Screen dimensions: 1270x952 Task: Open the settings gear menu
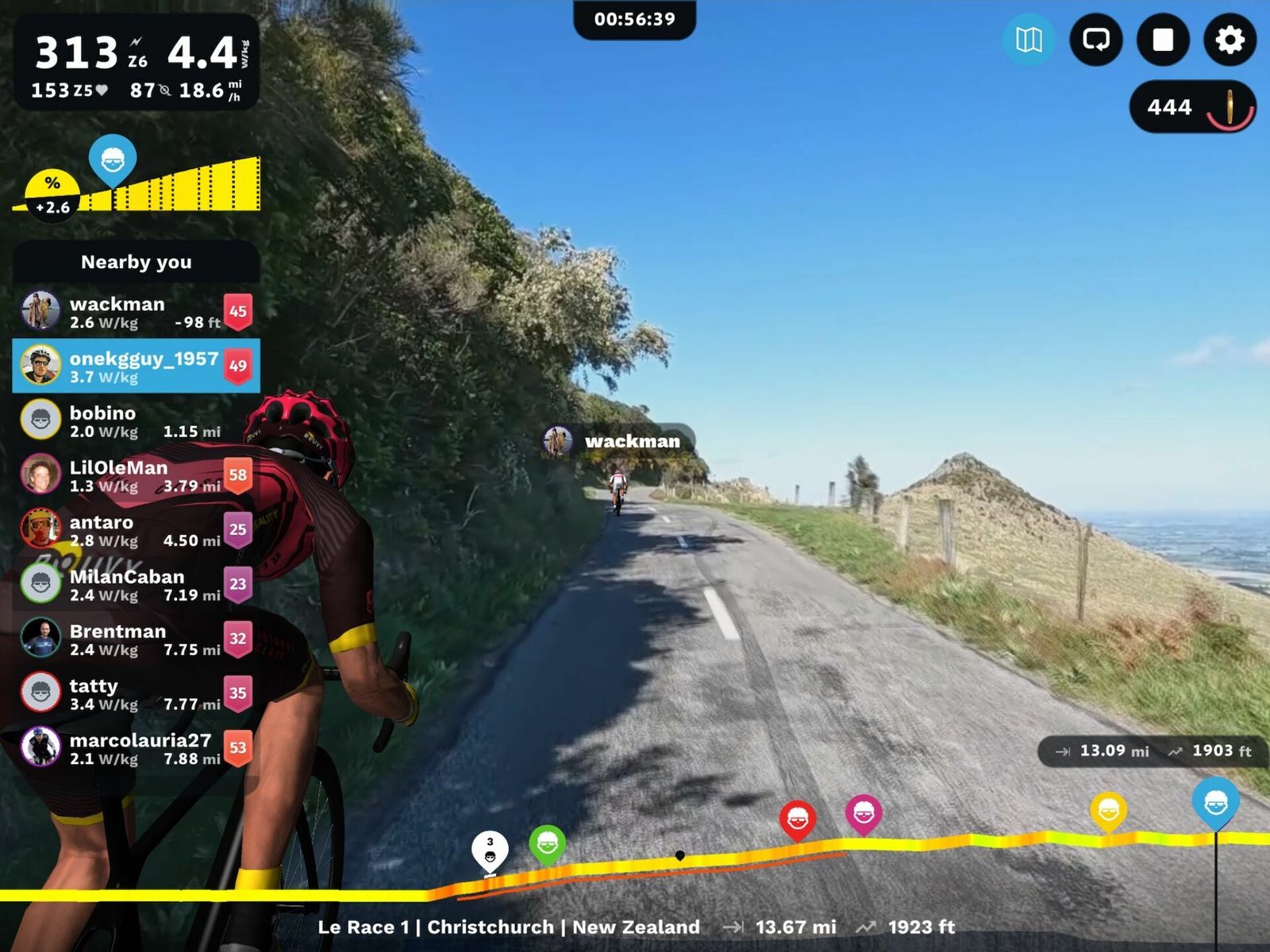tap(1230, 40)
